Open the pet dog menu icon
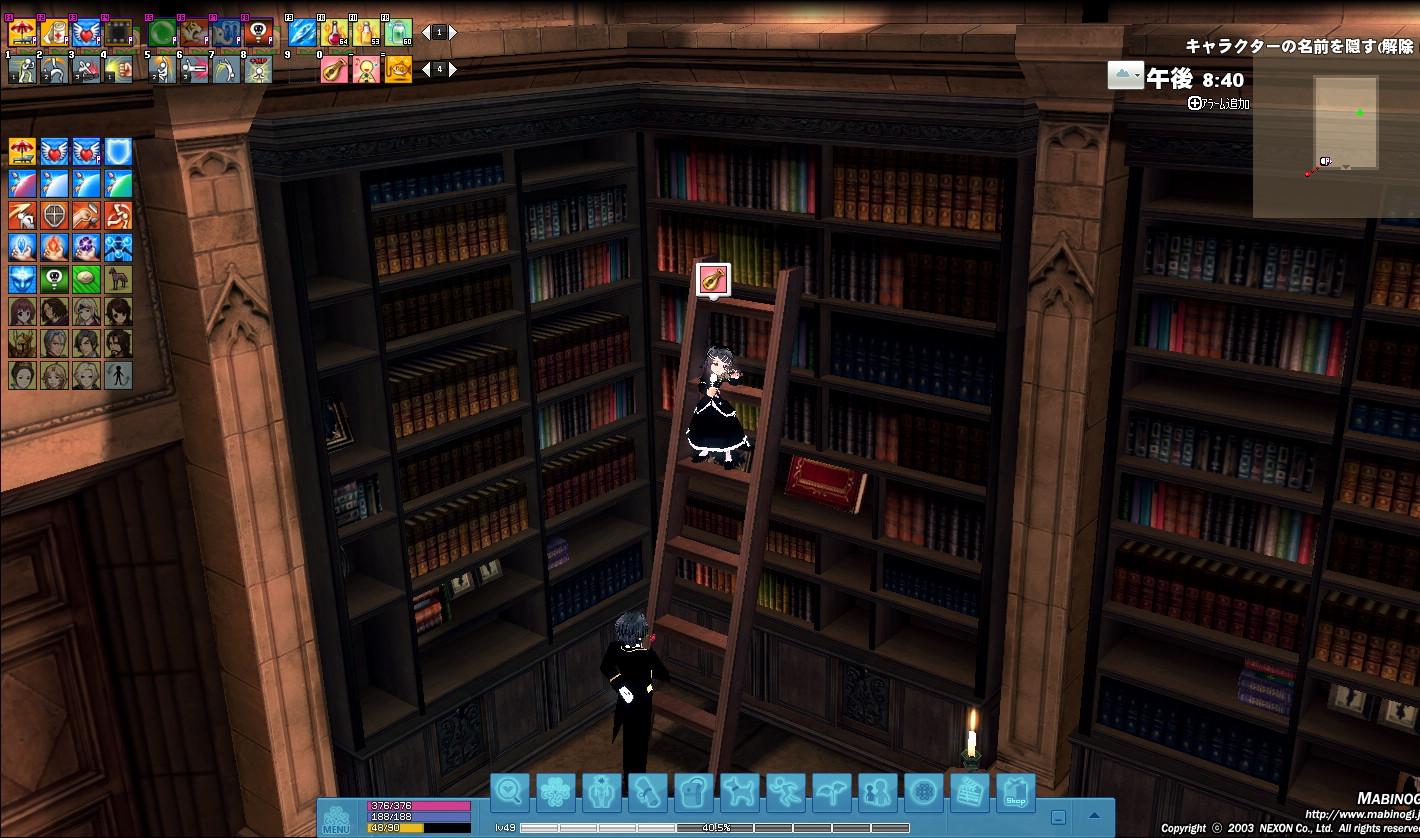The width and height of the screenshot is (1420, 838). tap(739, 793)
